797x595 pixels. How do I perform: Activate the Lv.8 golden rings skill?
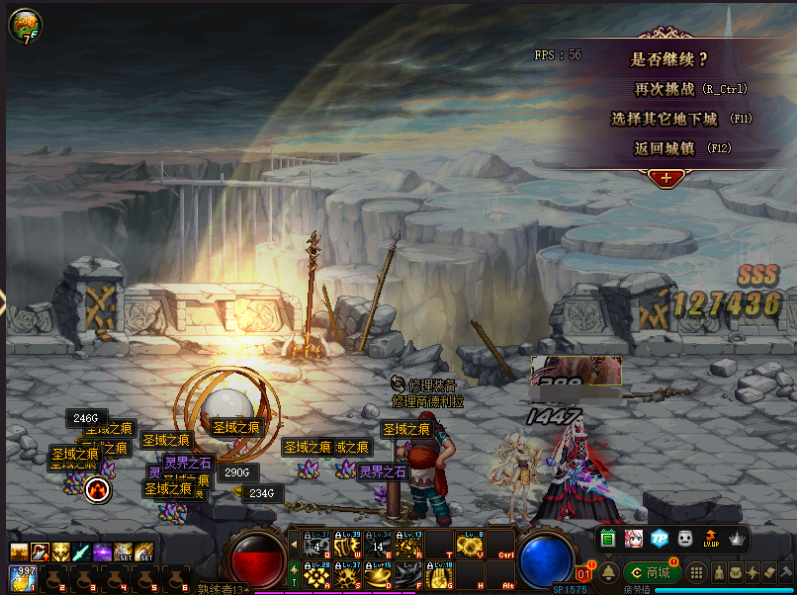469,545
